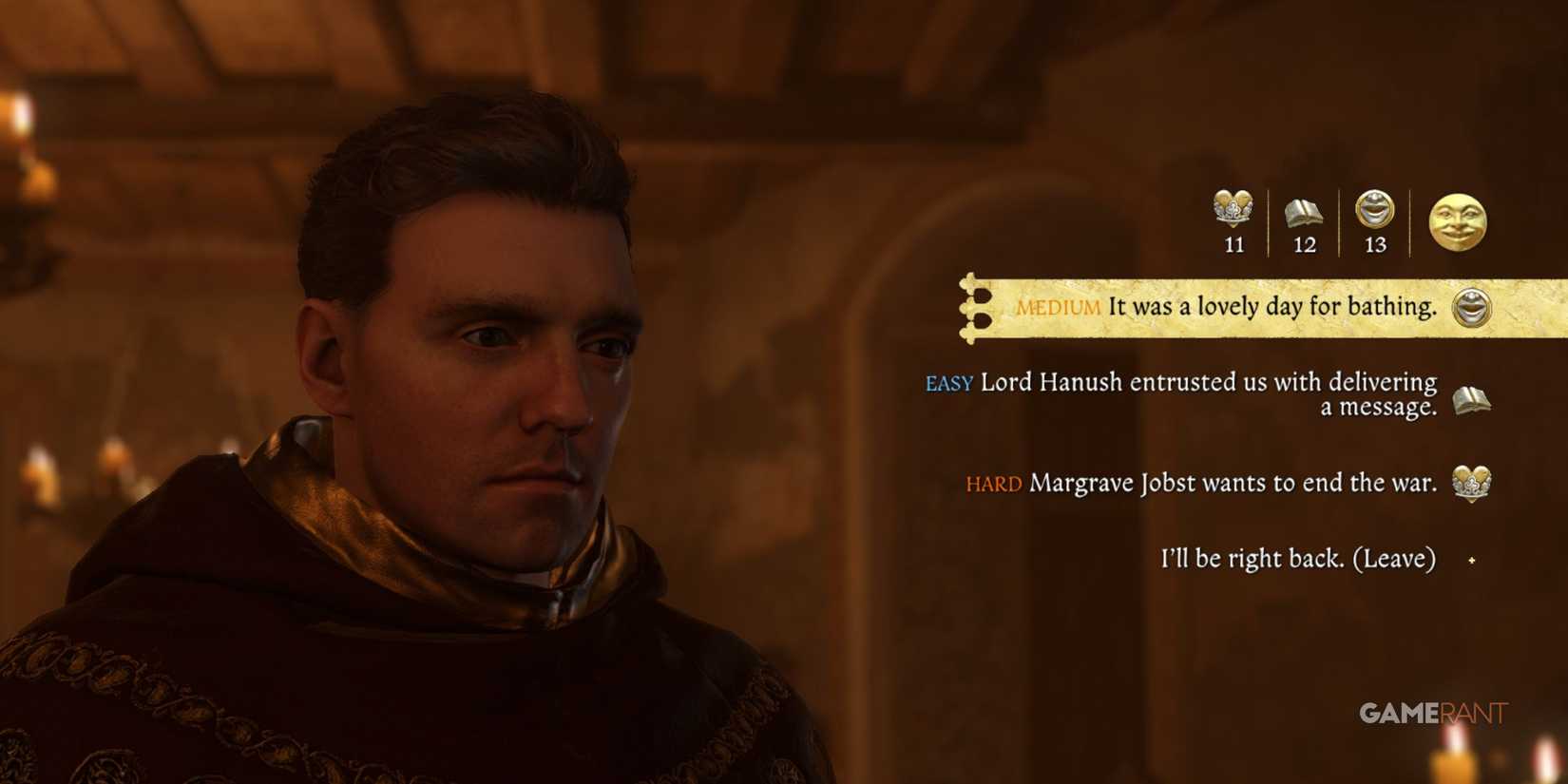Select the EASY difficulty label
The height and width of the screenshot is (784, 1568).
click(947, 384)
